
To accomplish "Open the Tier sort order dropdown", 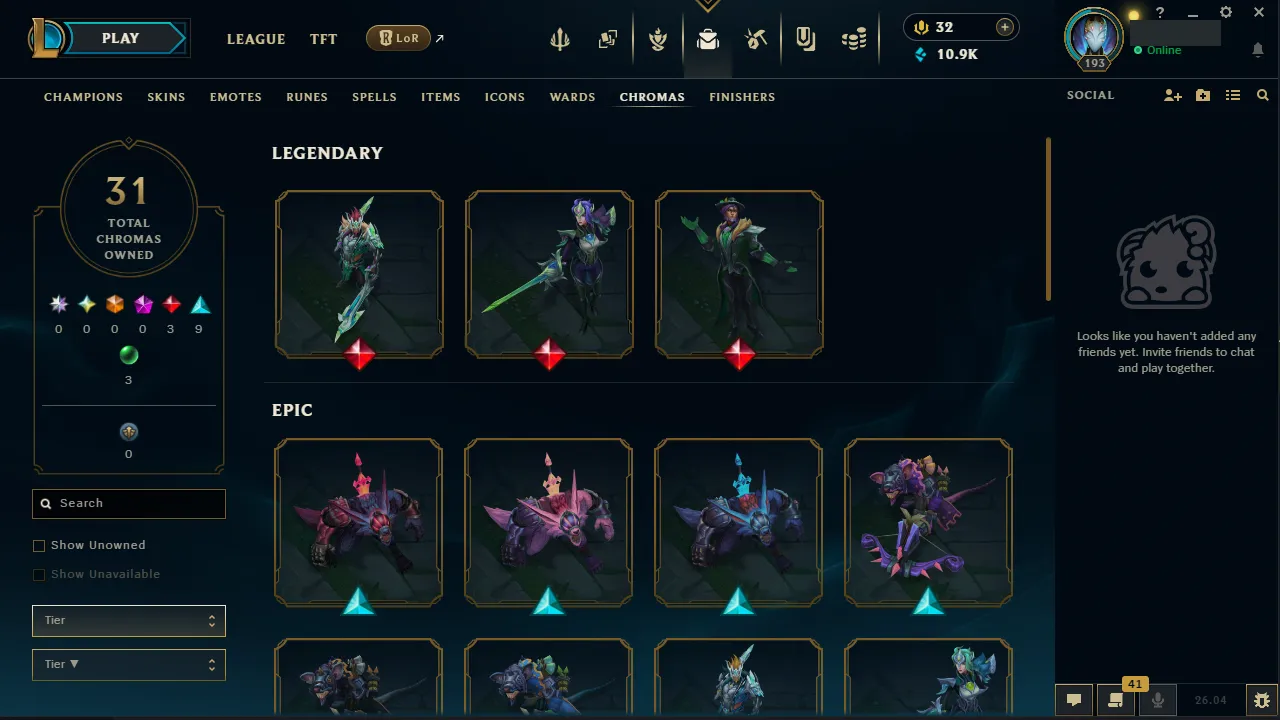I will click(128, 664).
